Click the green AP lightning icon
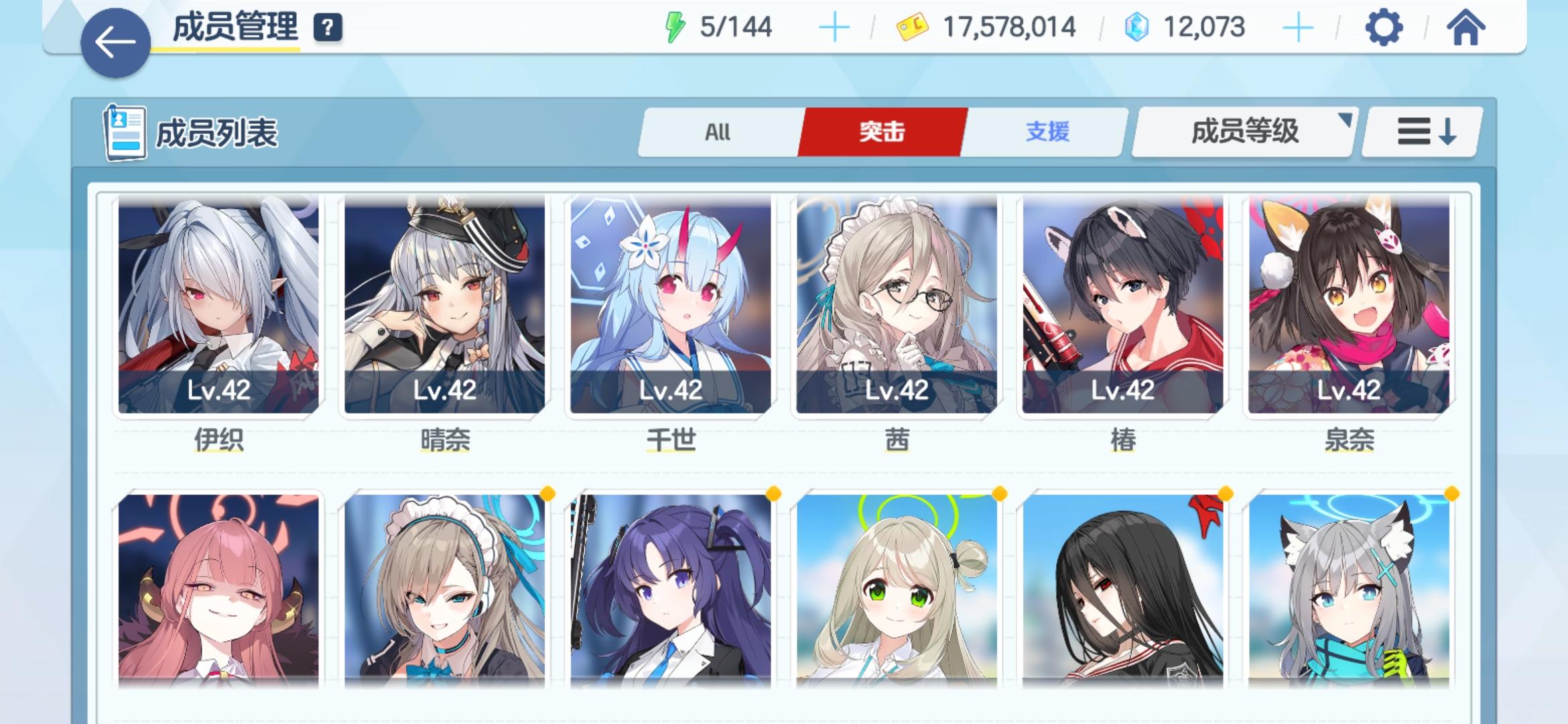This screenshot has height=724, width=1568. point(677,28)
